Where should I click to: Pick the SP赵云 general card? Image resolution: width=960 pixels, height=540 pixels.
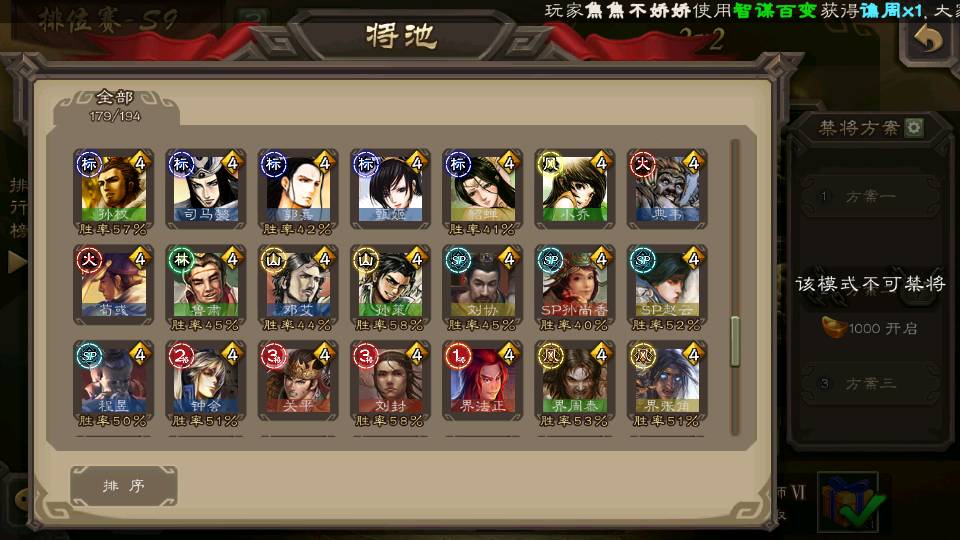point(666,286)
